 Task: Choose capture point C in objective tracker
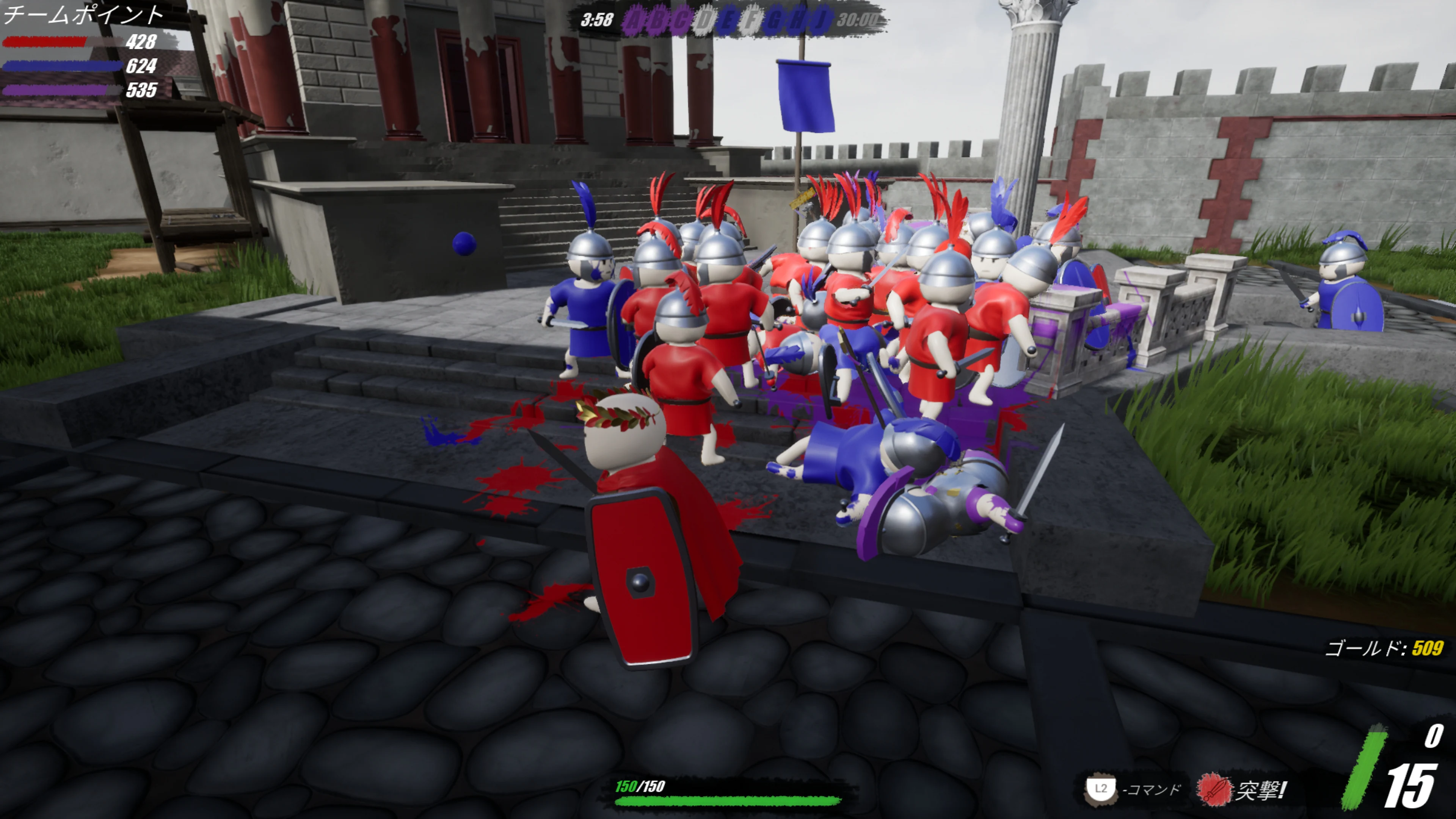pos(681,21)
